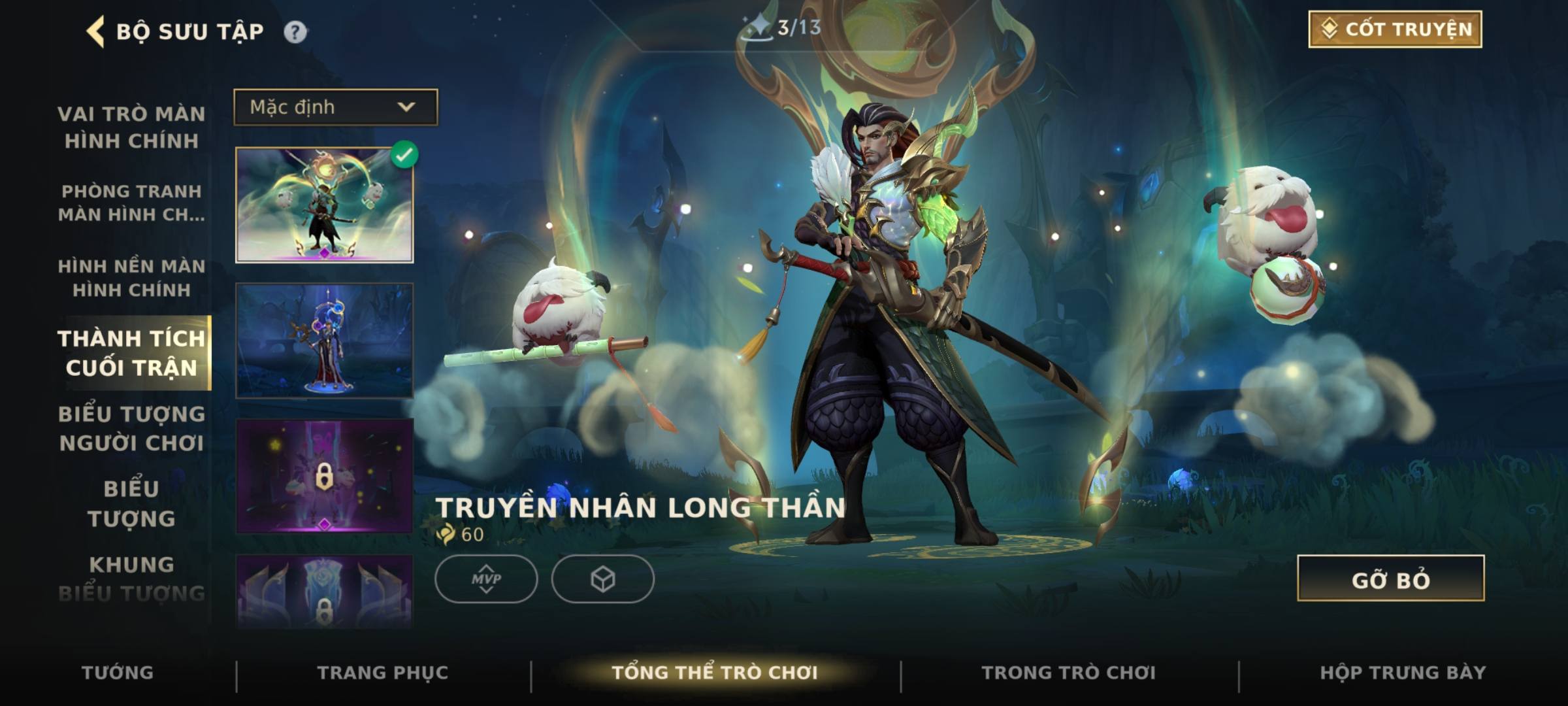Viewport: 1568px width, 706px height.
Task: Remove accolade with Gỡ Bỏ button
Action: click(1390, 579)
